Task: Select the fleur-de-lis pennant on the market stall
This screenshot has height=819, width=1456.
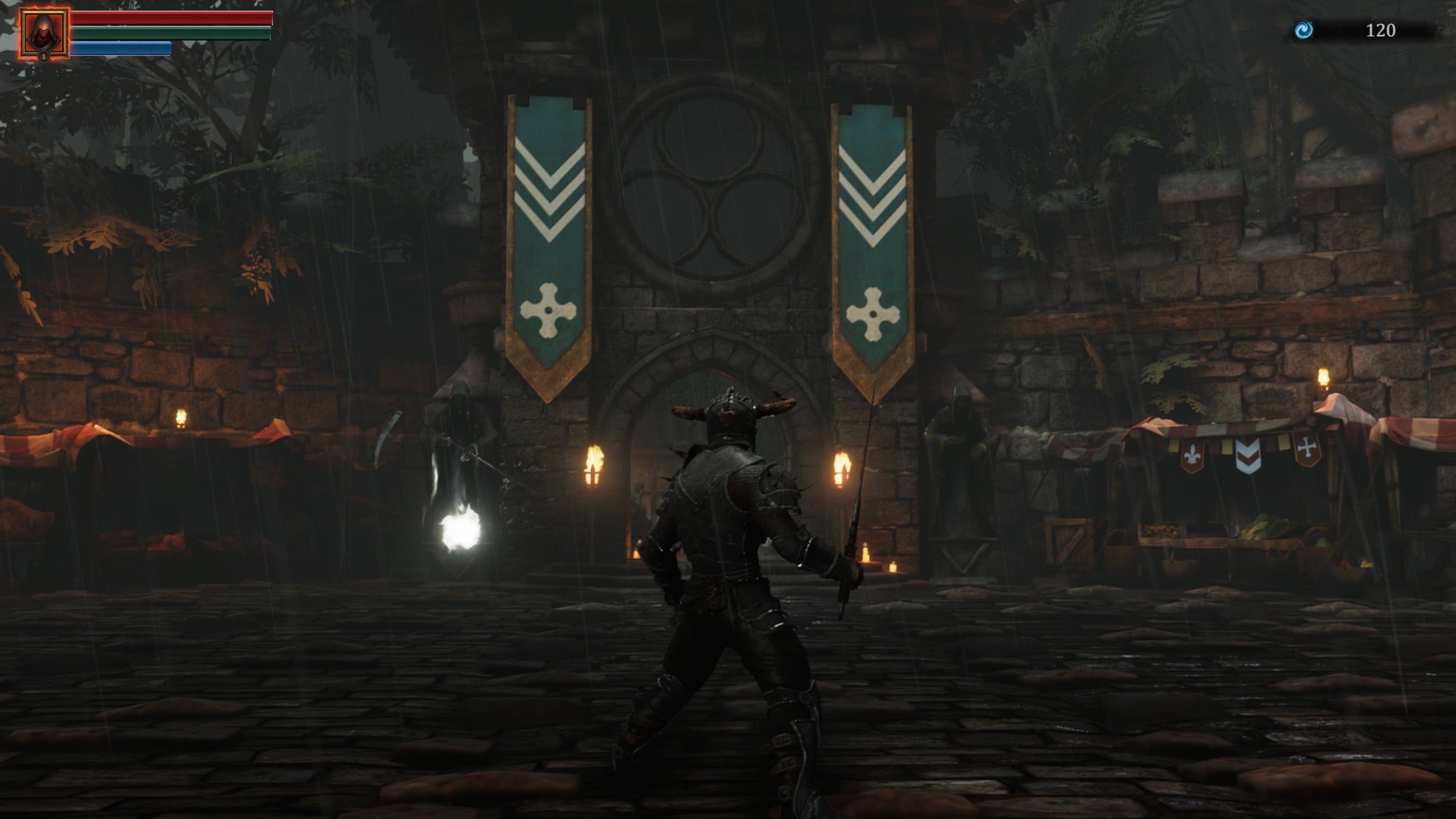Action: pos(1193,456)
